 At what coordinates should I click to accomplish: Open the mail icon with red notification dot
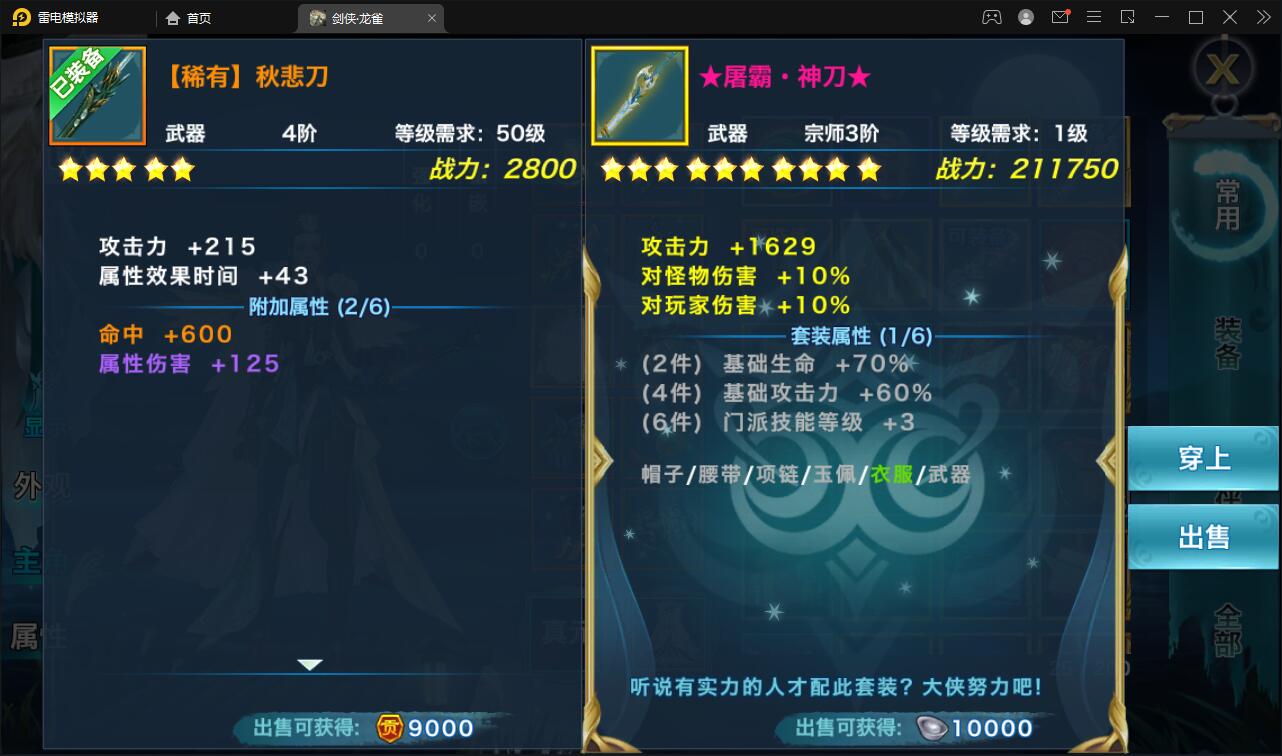pos(1059,17)
